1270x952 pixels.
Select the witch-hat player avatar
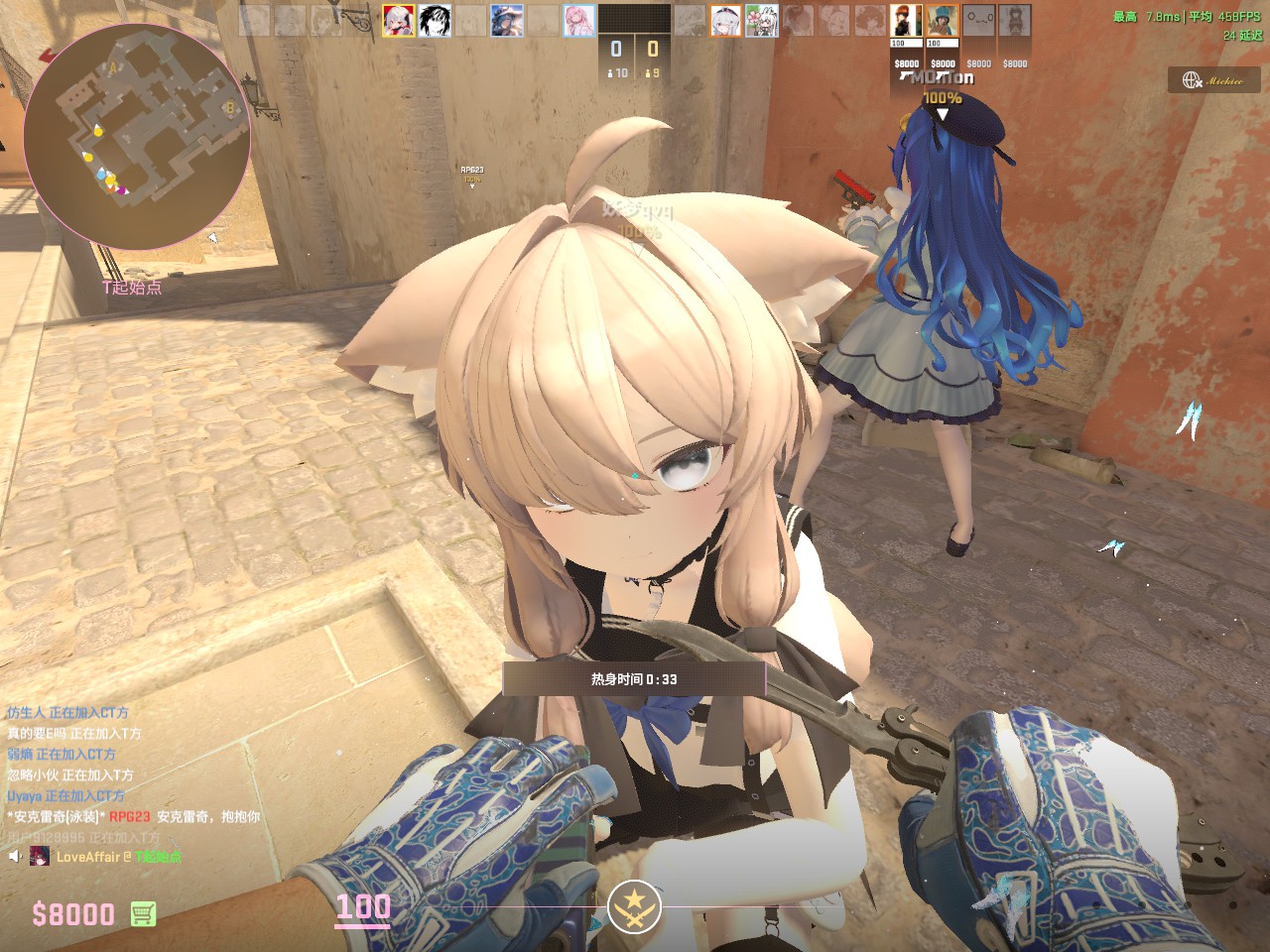tap(507, 21)
